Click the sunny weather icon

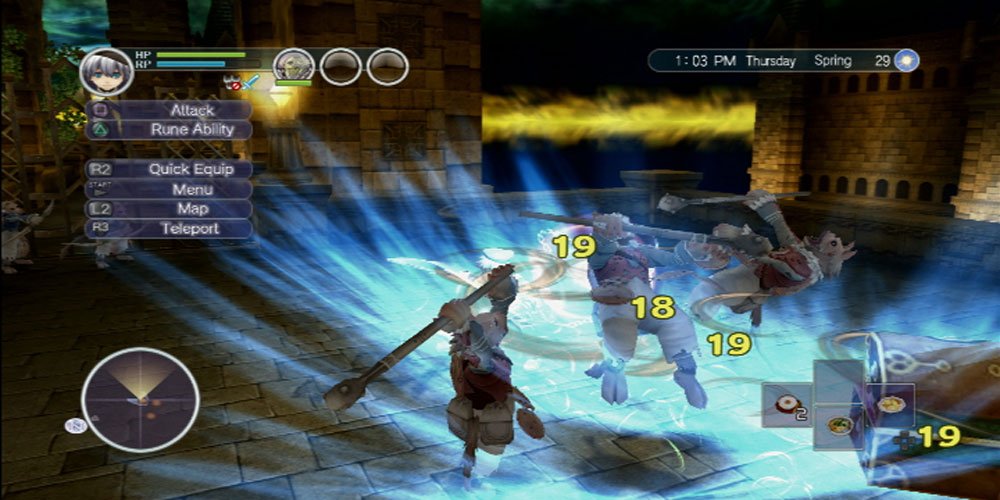coord(906,60)
